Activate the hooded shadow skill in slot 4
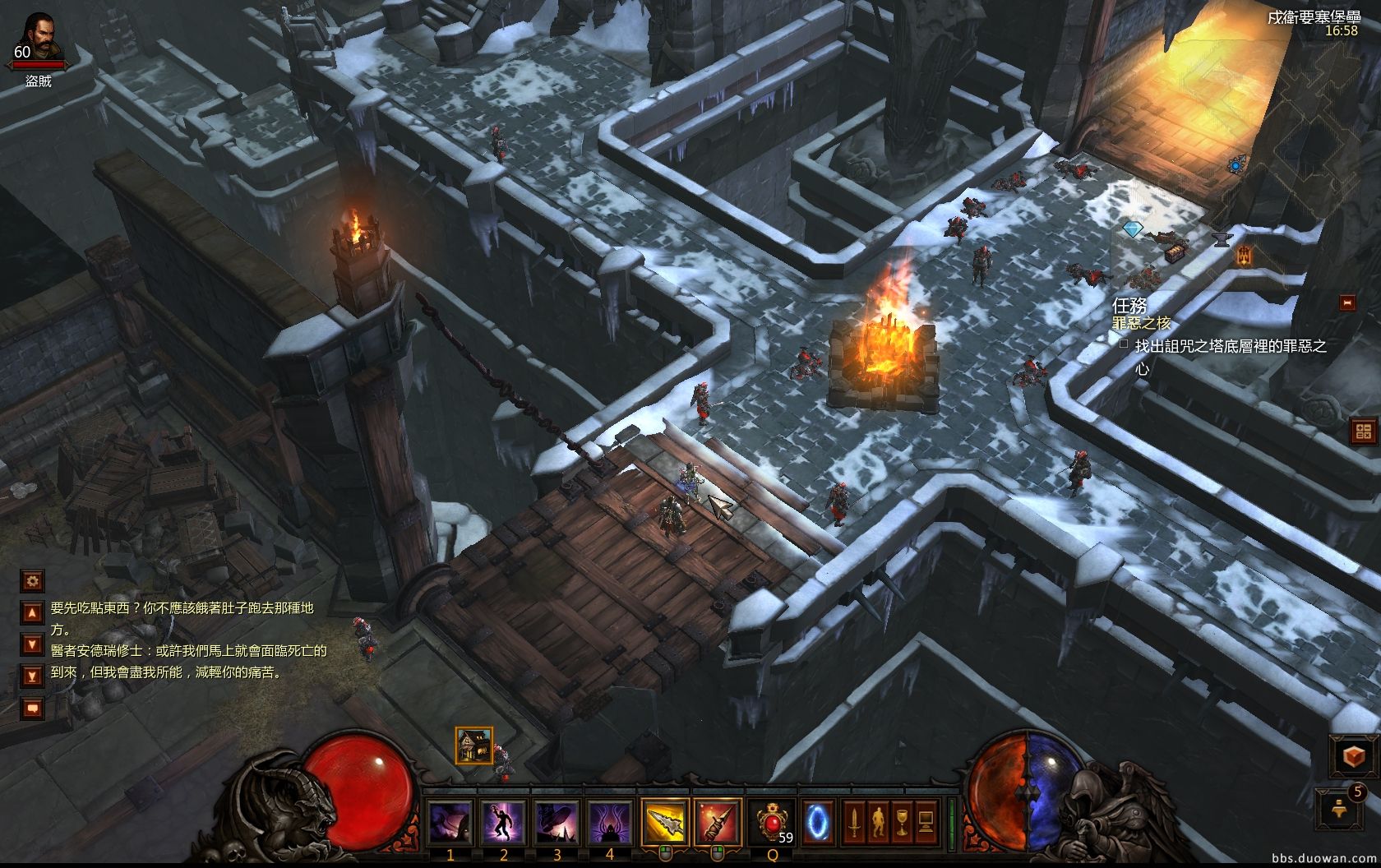The height and width of the screenshot is (868, 1381). [x=609, y=820]
